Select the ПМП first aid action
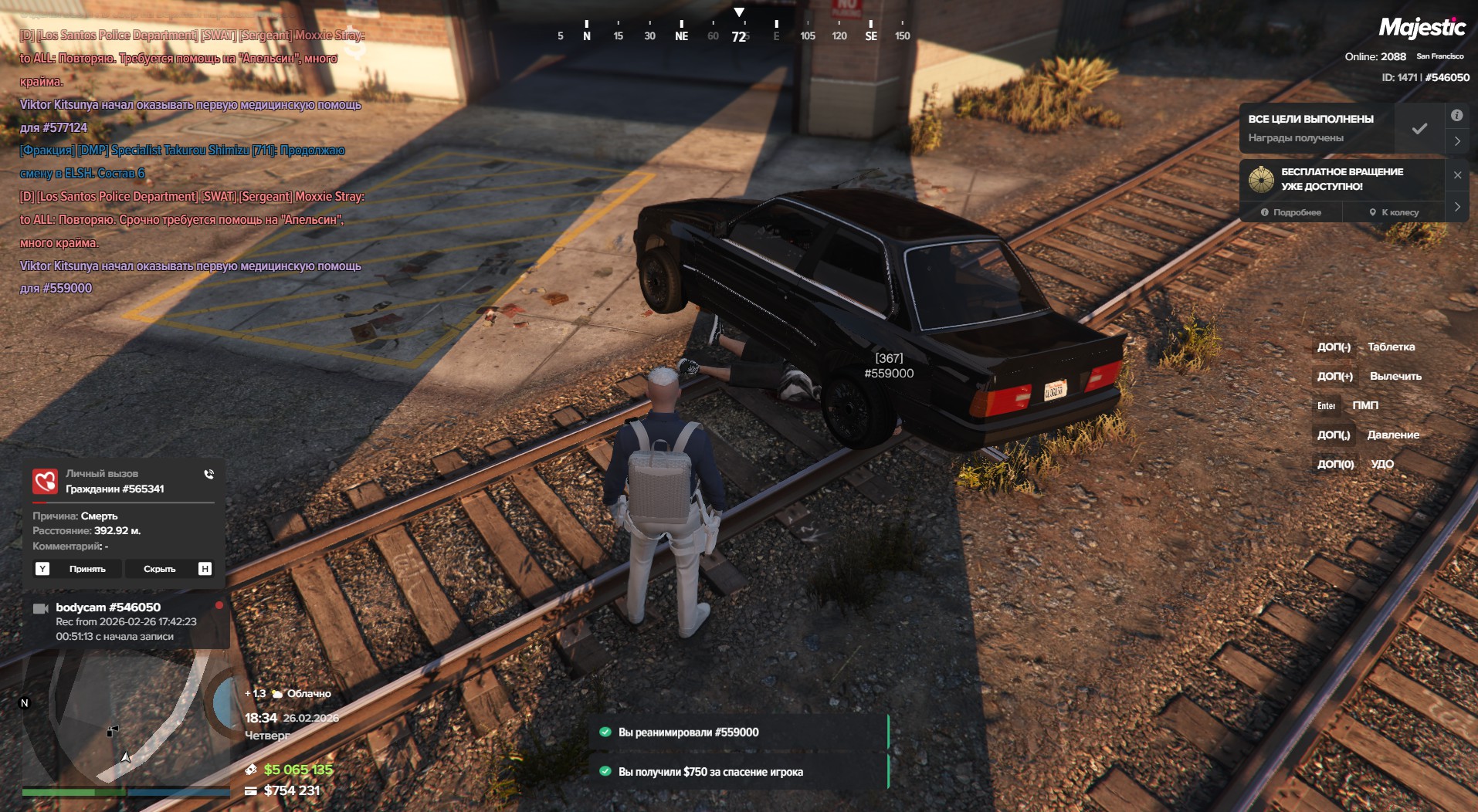This screenshot has width=1478, height=812. point(1364,406)
